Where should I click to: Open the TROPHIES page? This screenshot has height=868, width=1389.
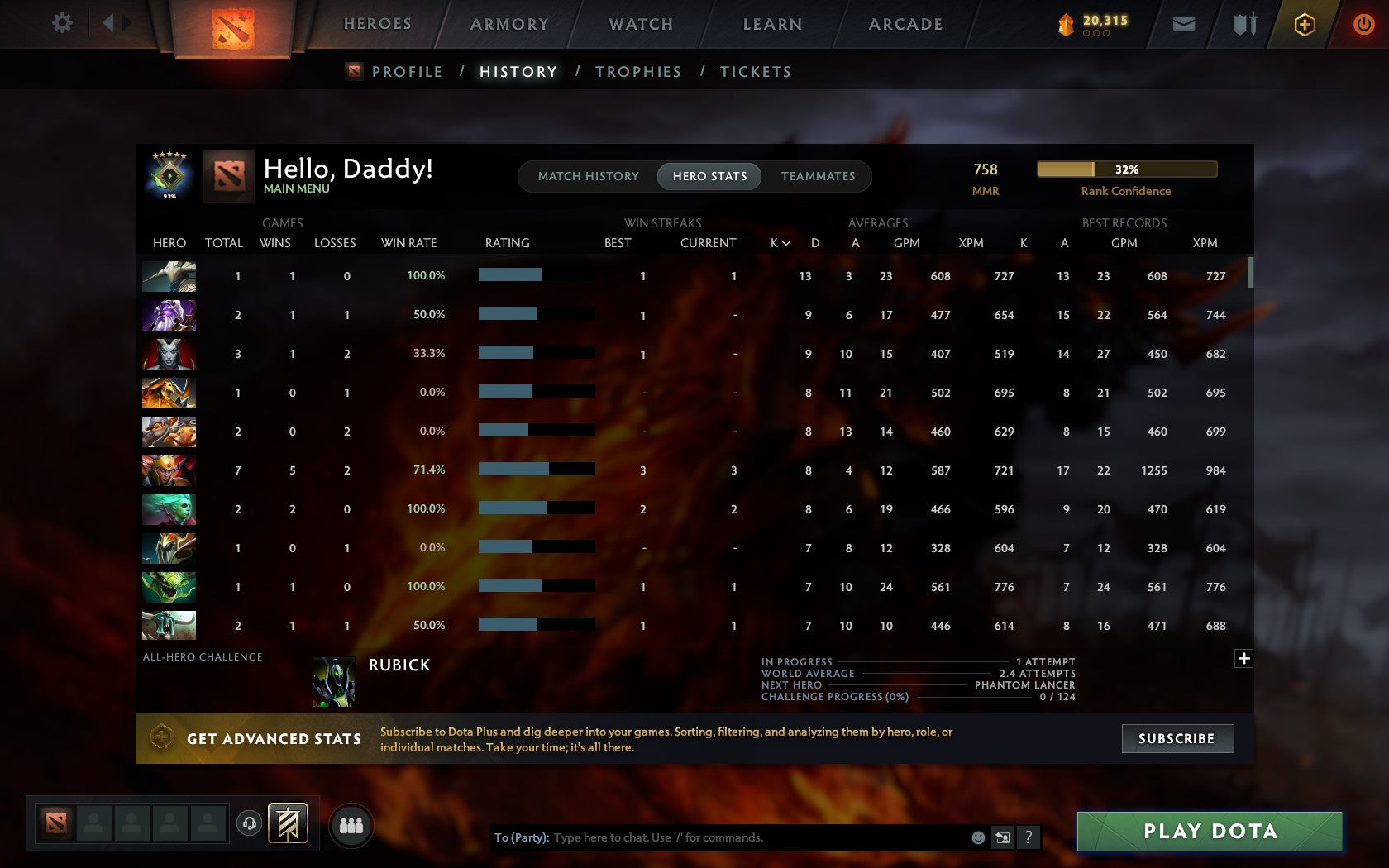[637, 72]
